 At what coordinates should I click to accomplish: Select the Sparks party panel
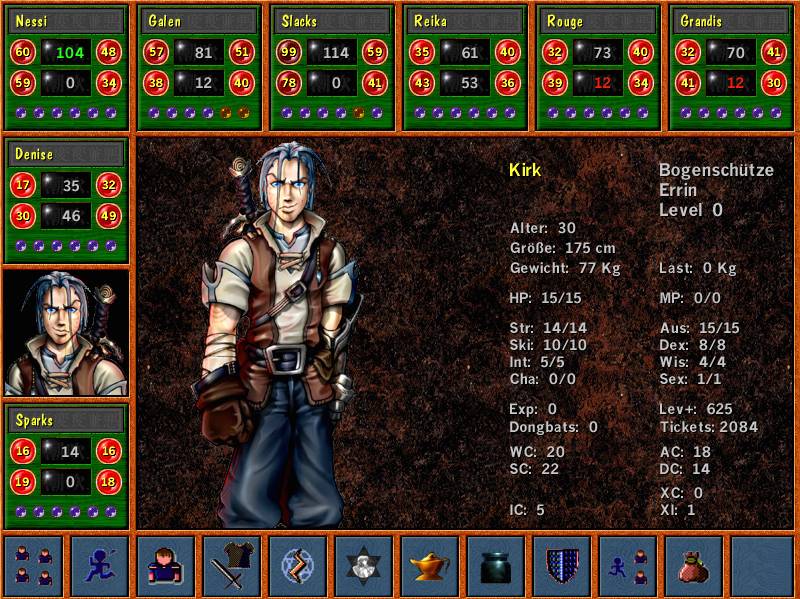[x=67, y=465]
